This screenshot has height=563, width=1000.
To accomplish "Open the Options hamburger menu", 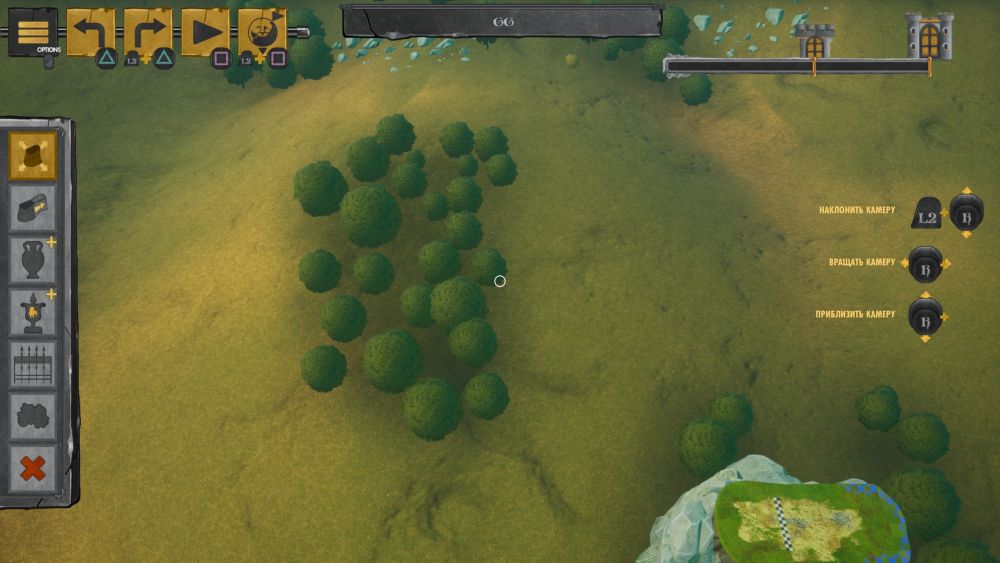I will click(33, 31).
